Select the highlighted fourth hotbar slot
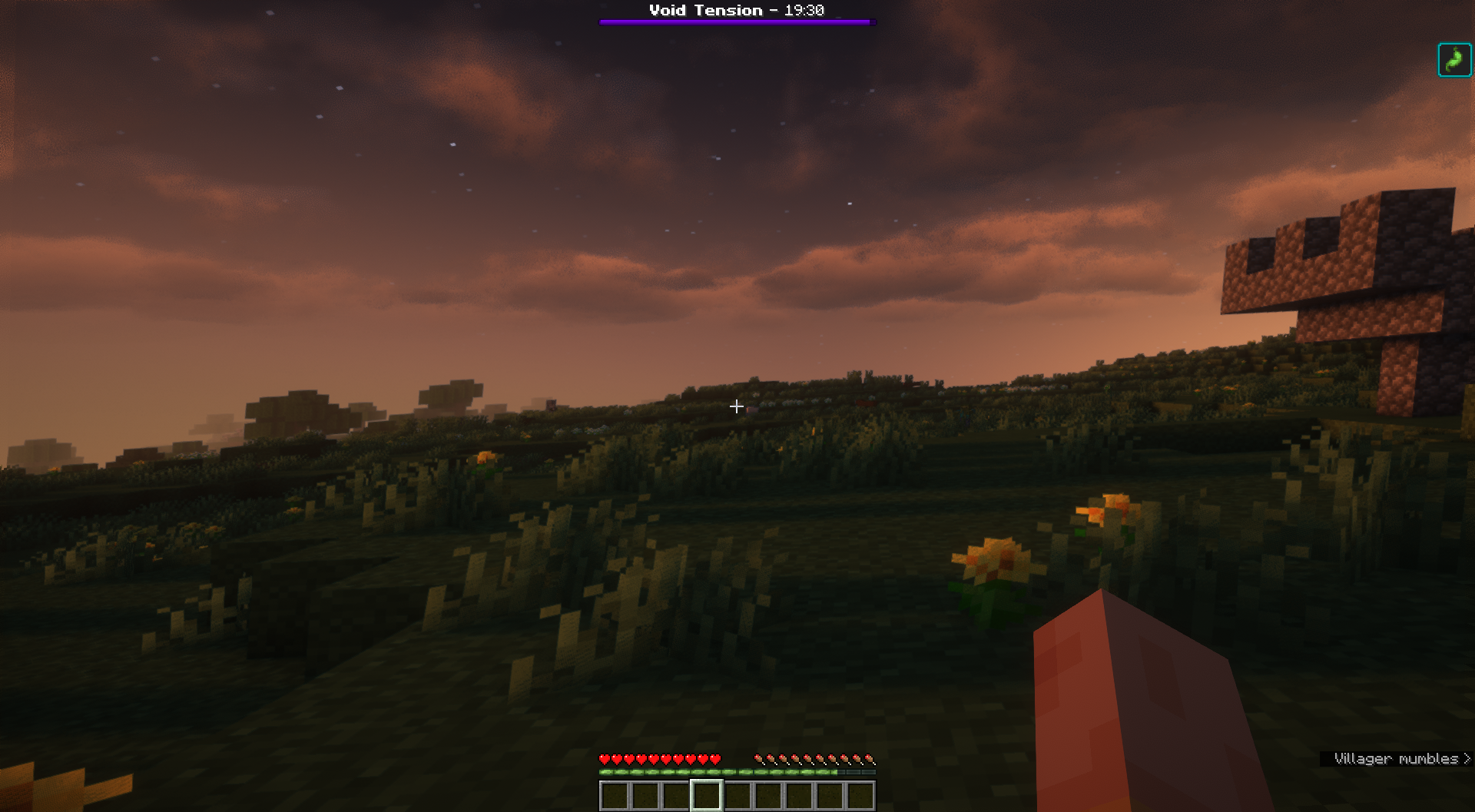Viewport: 1475px width, 812px height. pyautogui.click(x=708, y=796)
